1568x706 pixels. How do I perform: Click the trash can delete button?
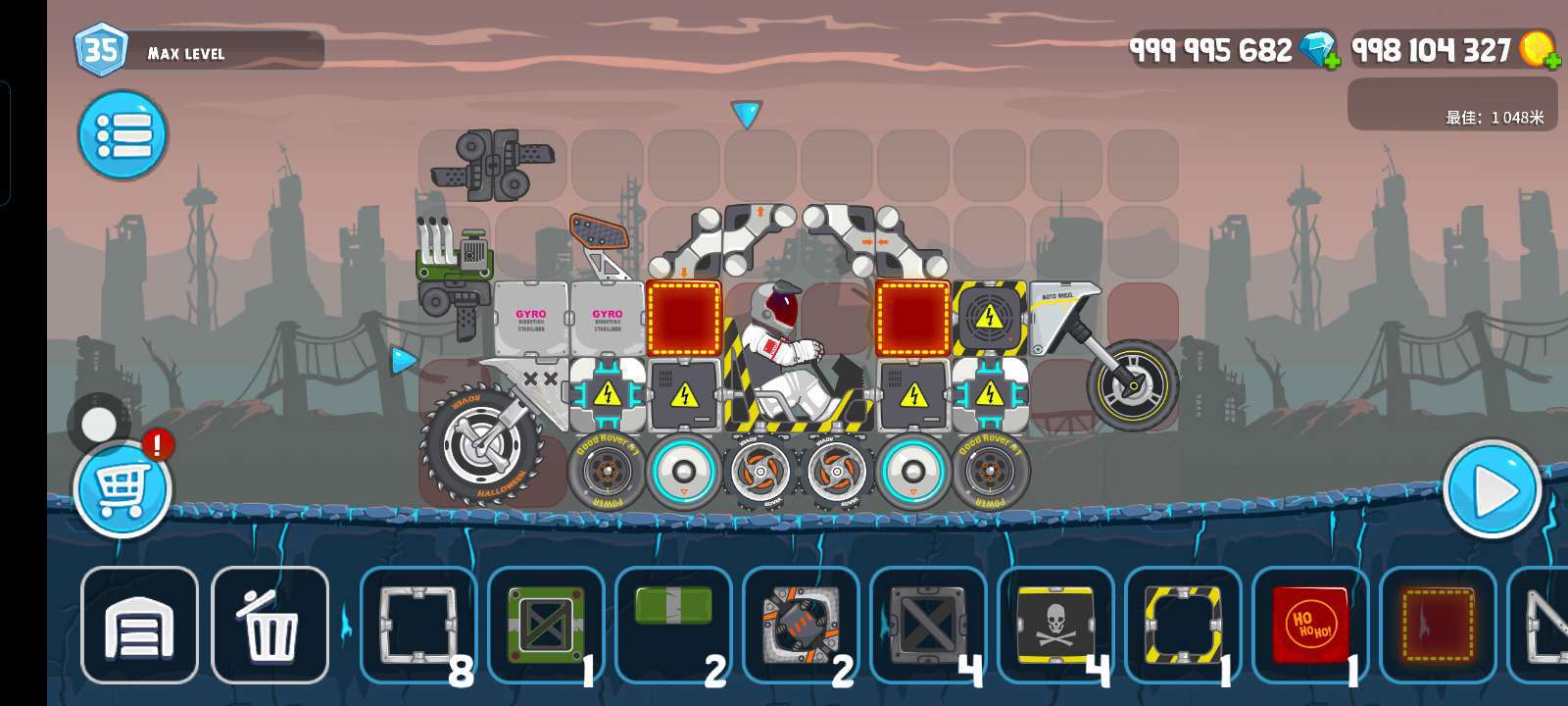[269, 625]
